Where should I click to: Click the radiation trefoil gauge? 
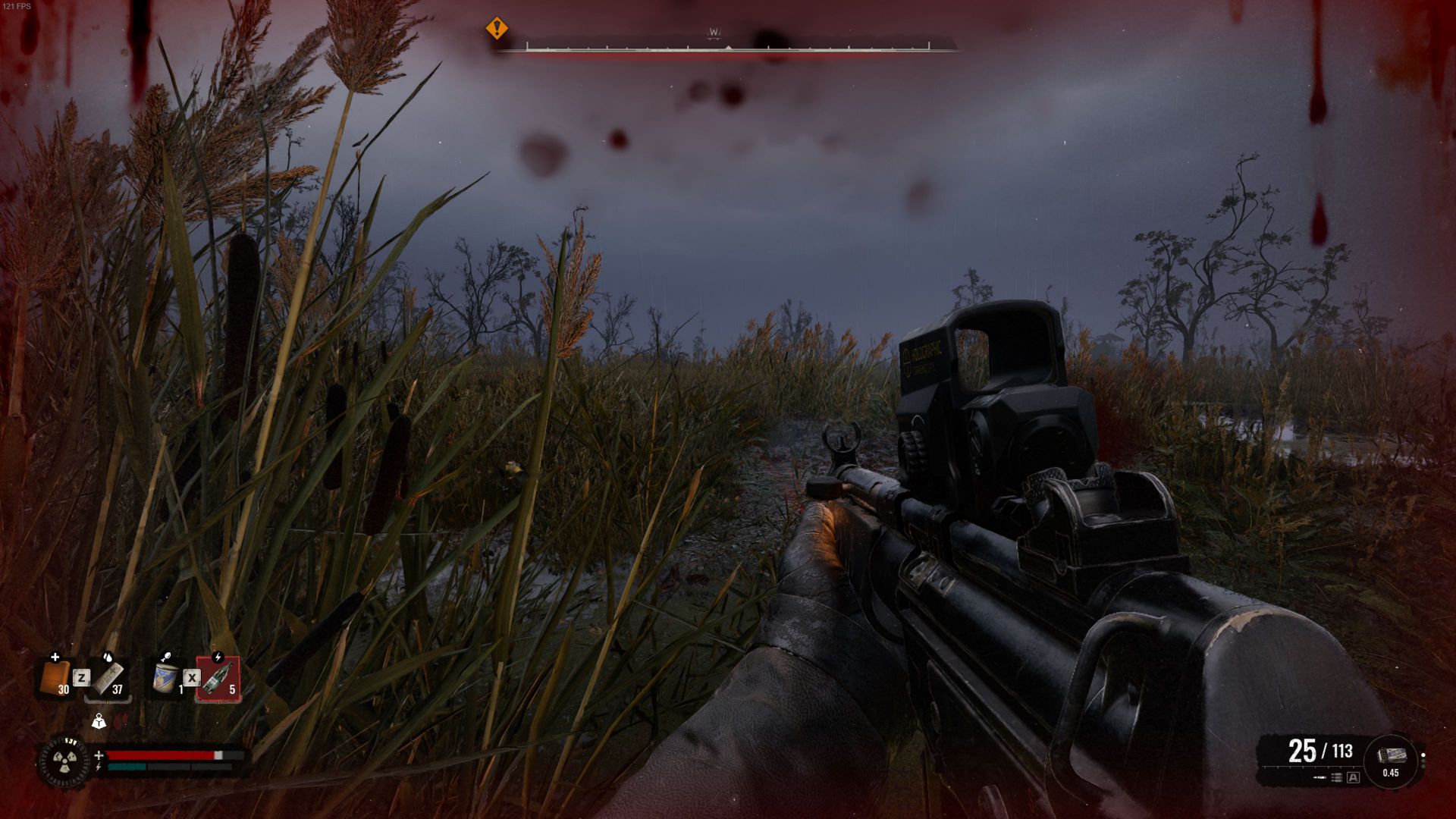coord(64,760)
